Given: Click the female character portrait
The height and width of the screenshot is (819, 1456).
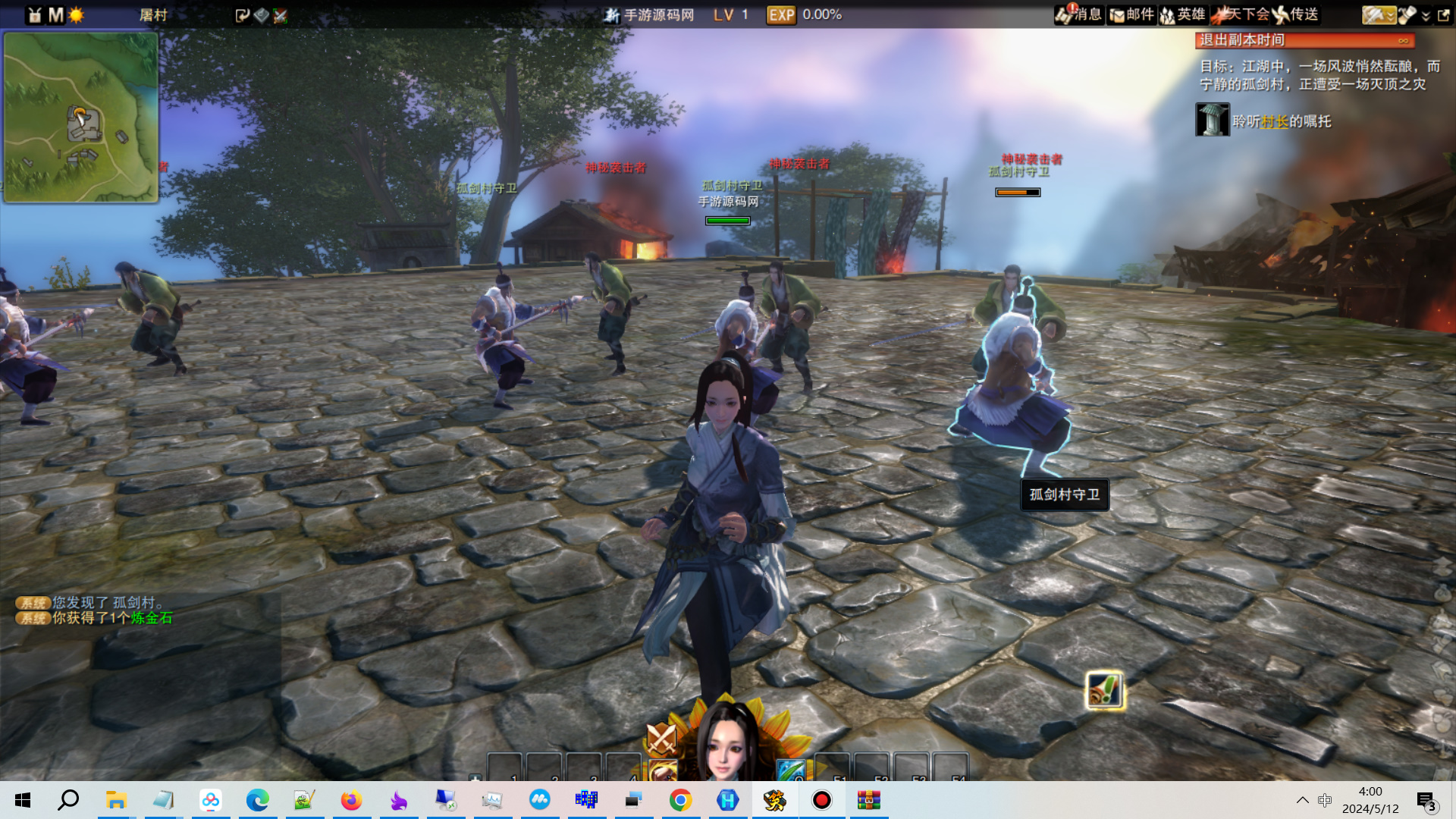Looking at the screenshot, I should click(726, 743).
